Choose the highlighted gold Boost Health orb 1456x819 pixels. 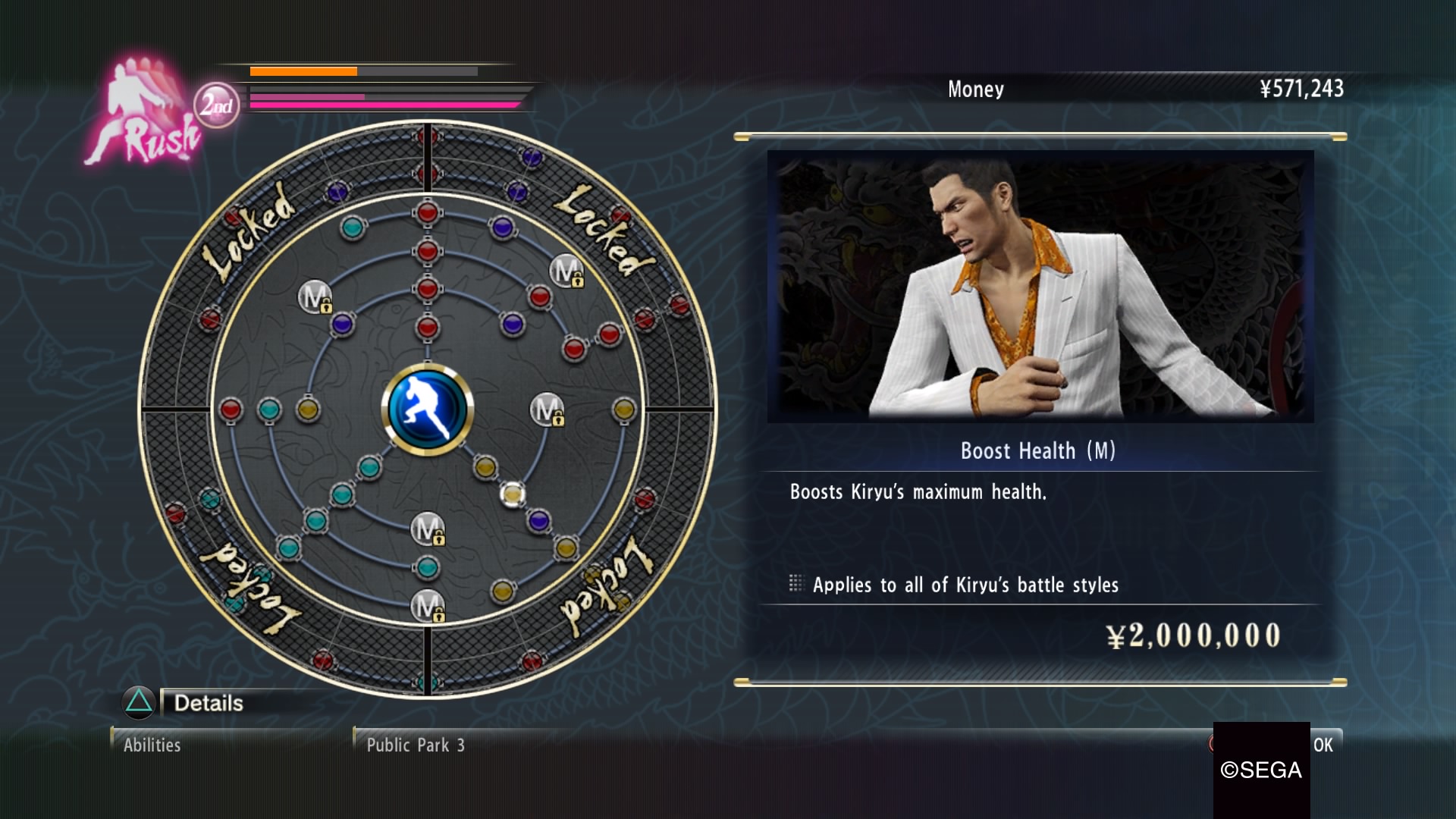[x=513, y=494]
